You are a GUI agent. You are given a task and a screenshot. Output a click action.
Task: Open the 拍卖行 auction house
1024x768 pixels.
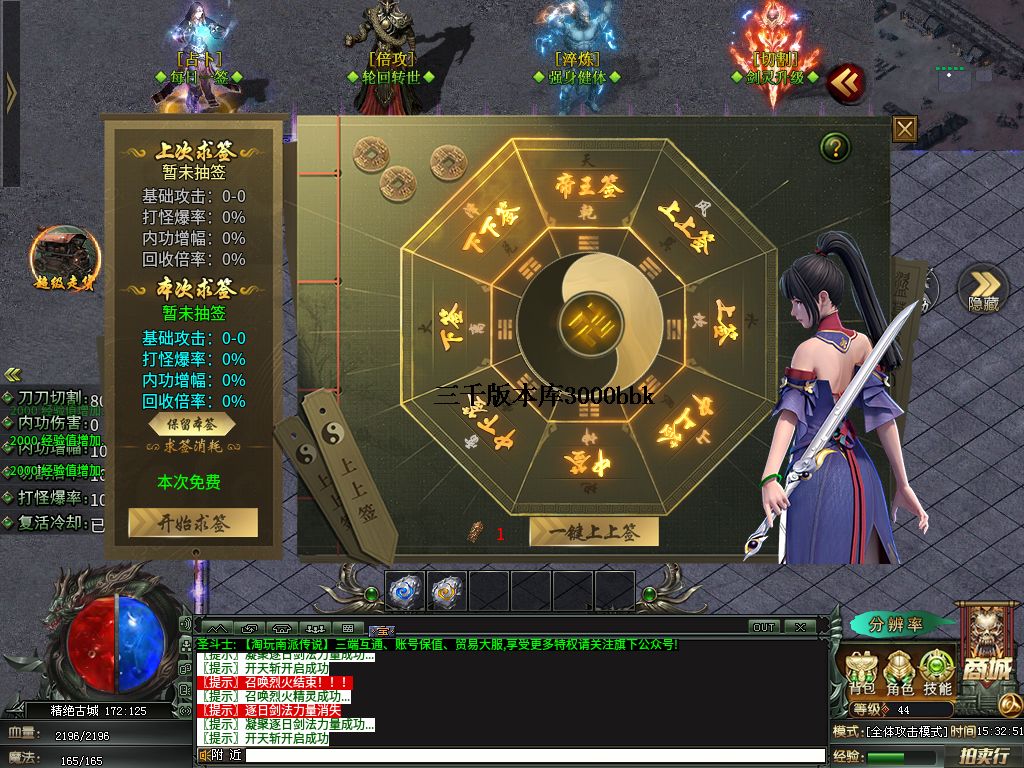click(983, 756)
